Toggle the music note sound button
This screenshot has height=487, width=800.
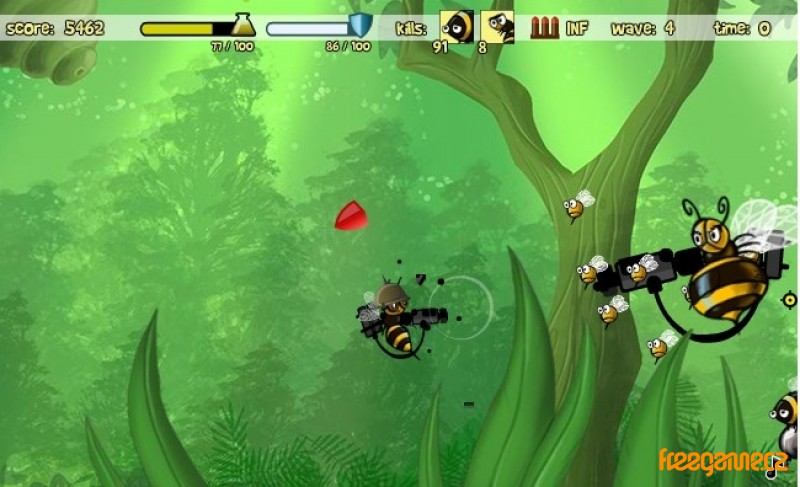771,473
